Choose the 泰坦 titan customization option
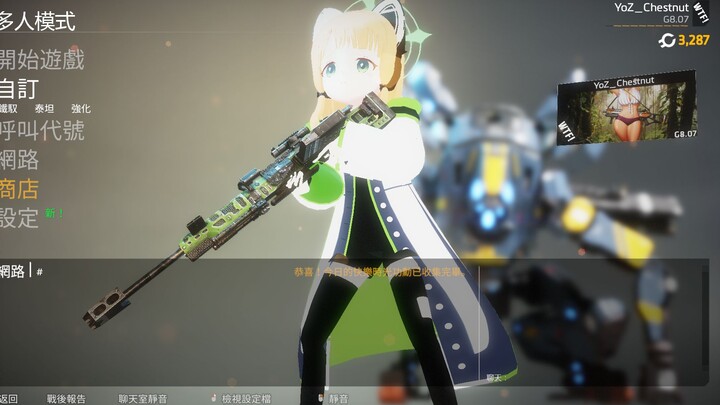The image size is (720, 405). [x=45, y=108]
